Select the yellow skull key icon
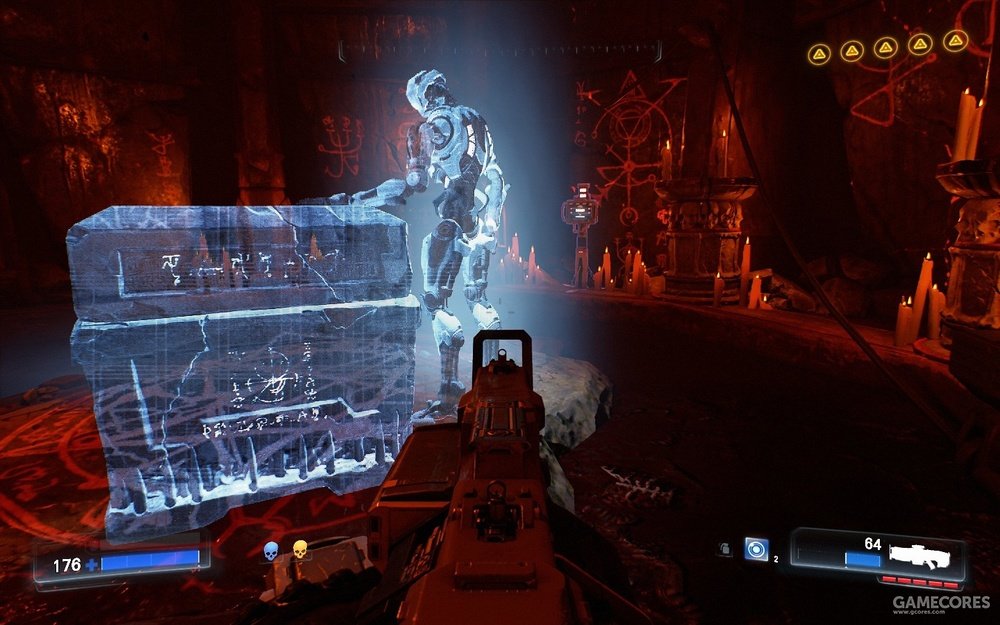 299,549
